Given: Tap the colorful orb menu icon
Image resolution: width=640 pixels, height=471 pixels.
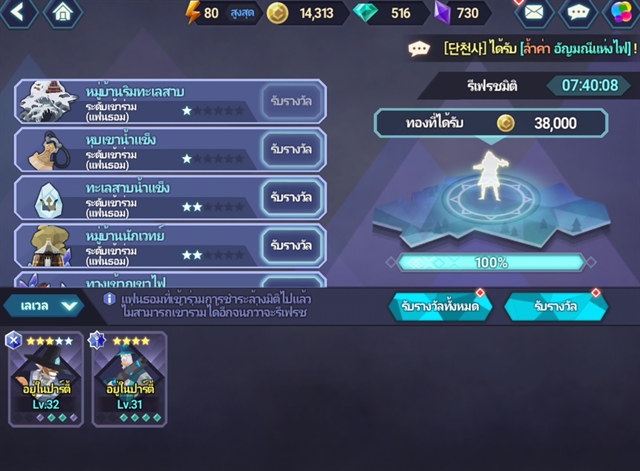Looking at the screenshot, I should coord(622,13).
